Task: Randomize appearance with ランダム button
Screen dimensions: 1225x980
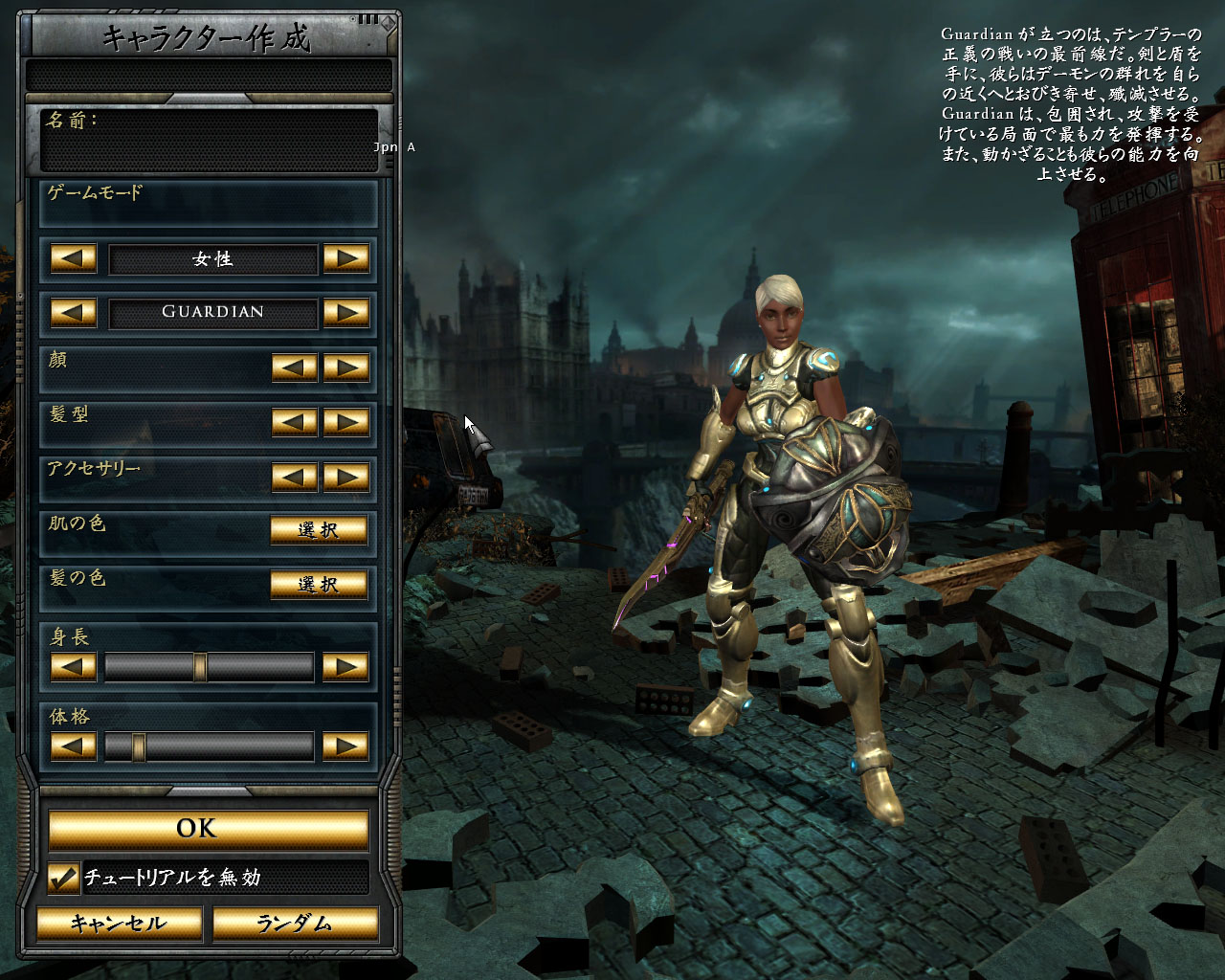Action: click(x=295, y=924)
